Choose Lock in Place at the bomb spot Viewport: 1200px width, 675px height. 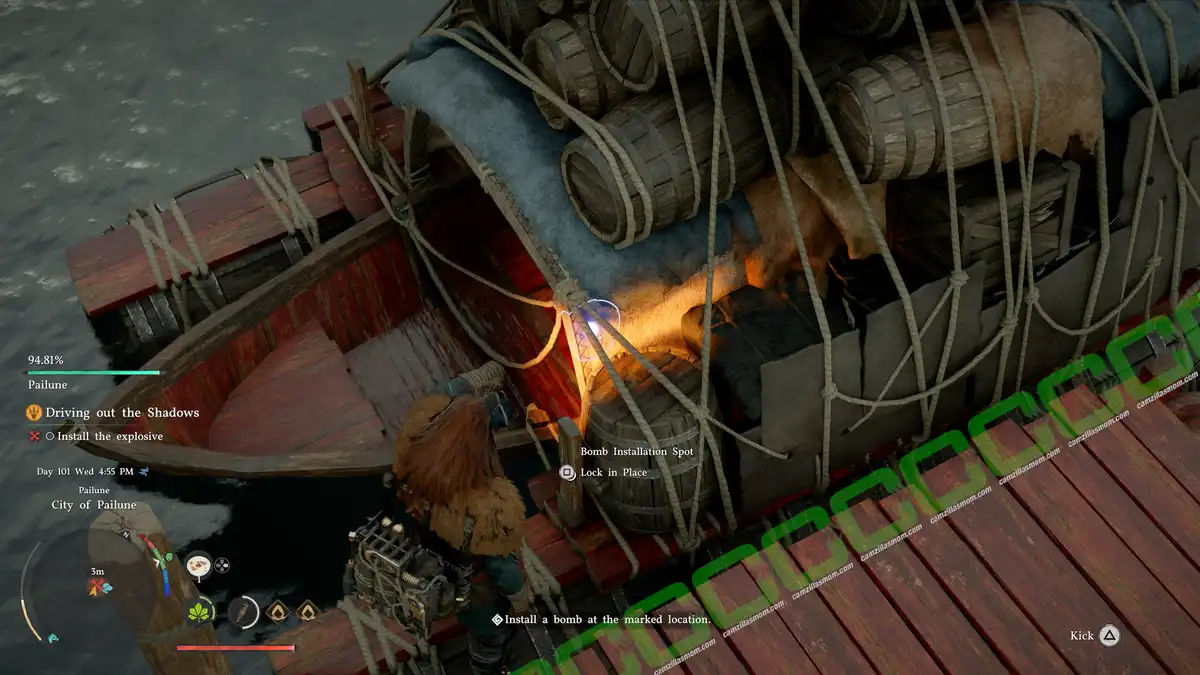[x=613, y=473]
